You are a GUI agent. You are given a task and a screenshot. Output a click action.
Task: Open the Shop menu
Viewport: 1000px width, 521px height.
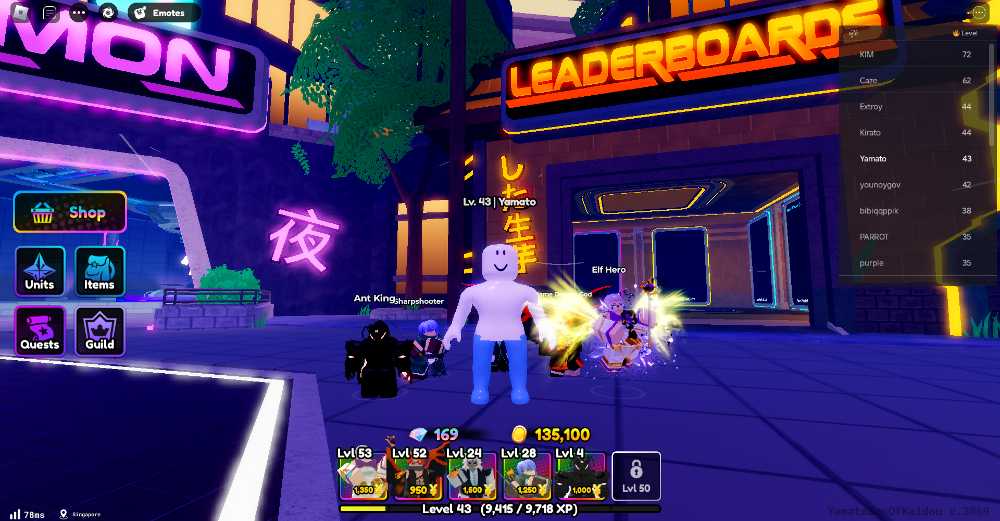(70, 213)
